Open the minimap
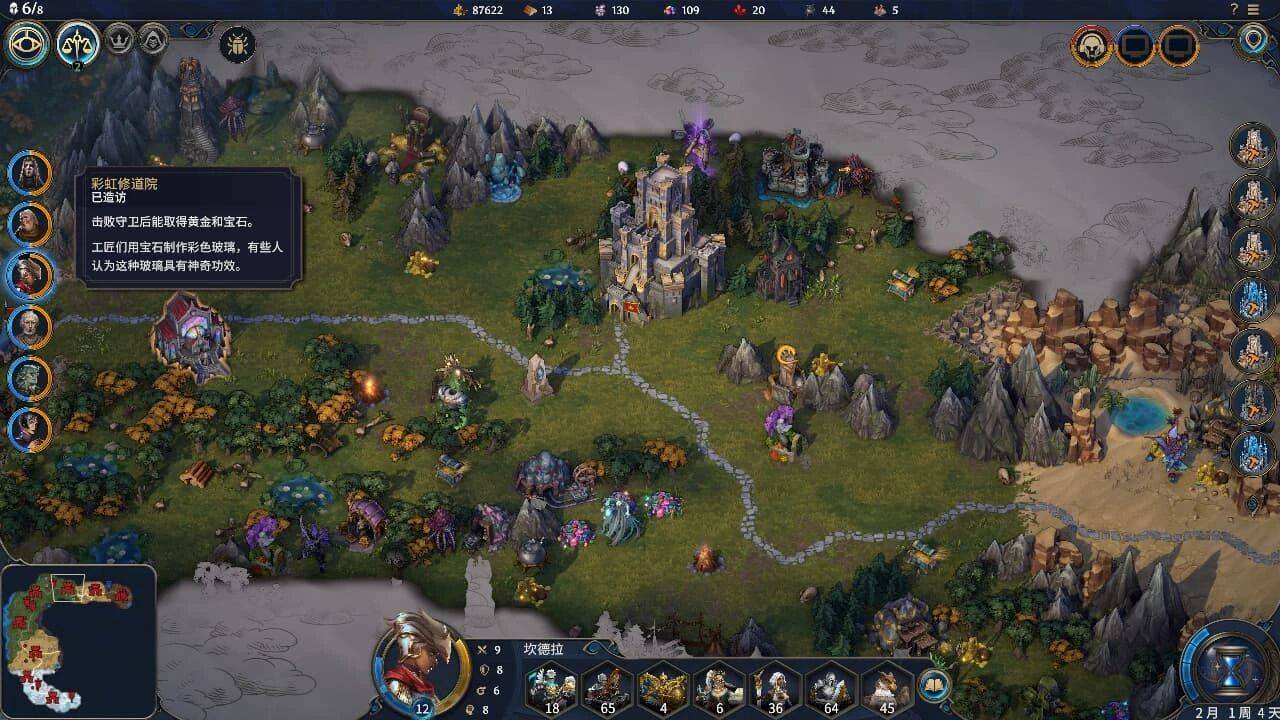1280x720 pixels. click(x=78, y=640)
